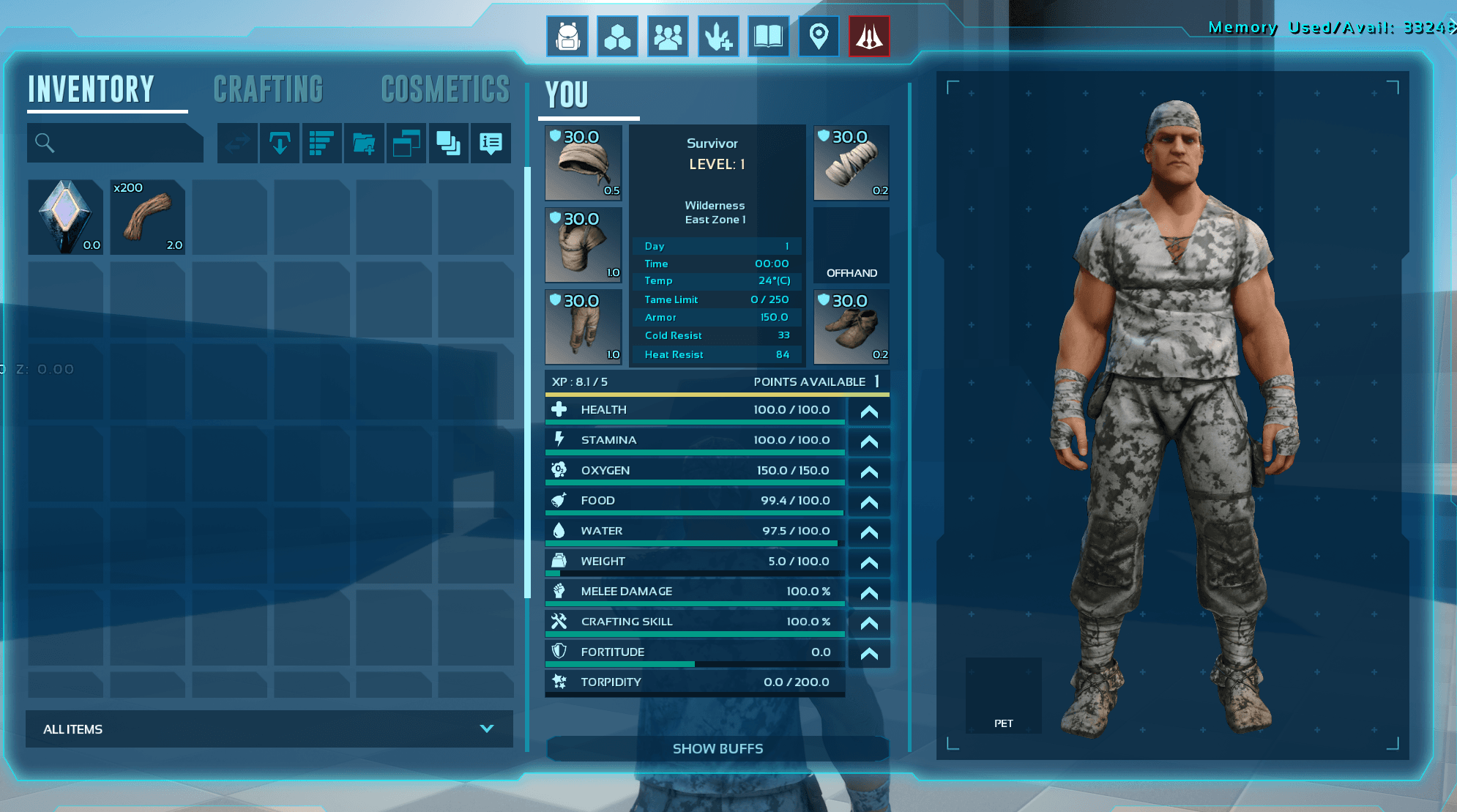
Task: Increase the Fortitude stat
Action: point(869,653)
